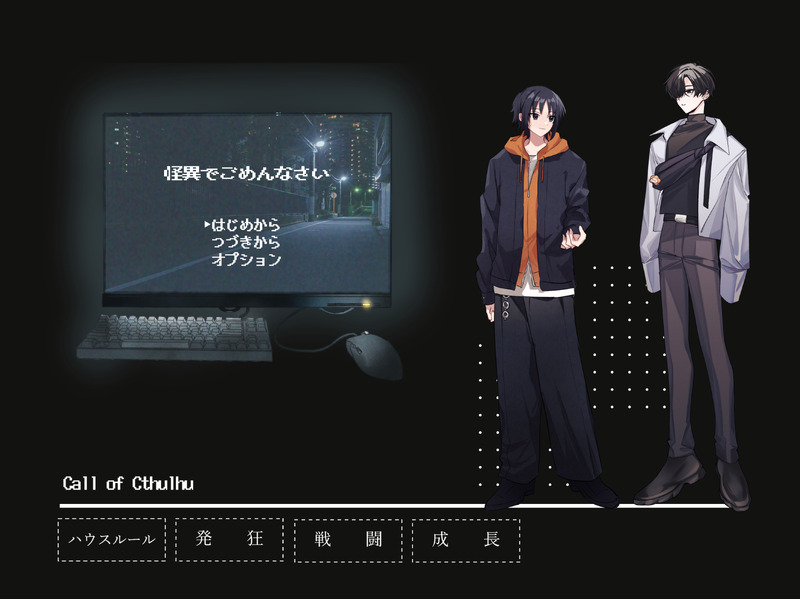This screenshot has height=599, width=800.
Task: Switch to the 発狂 tab
Action: click(229, 540)
